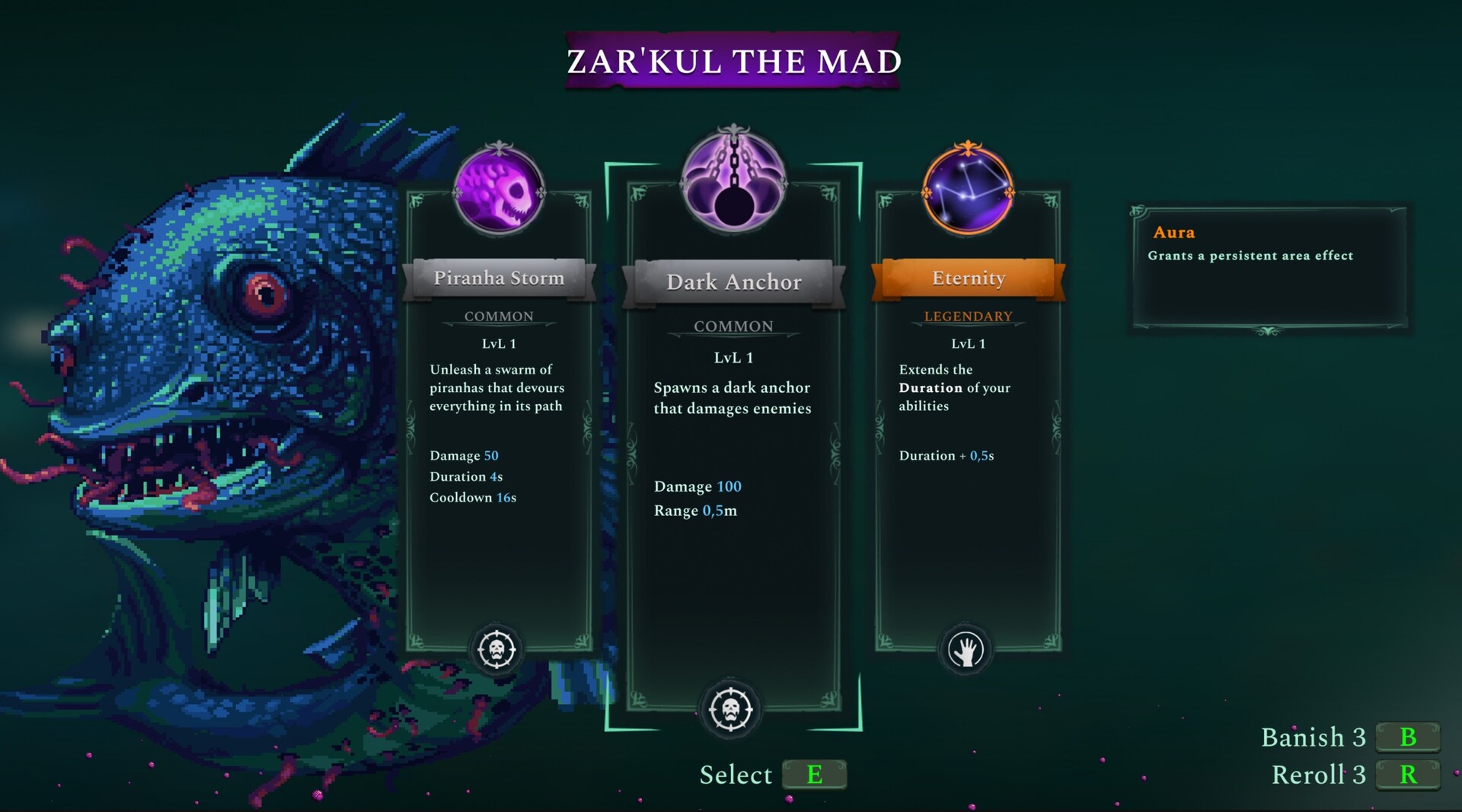Click the green E key next to Select
The image size is (1462, 812).
pos(814,775)
